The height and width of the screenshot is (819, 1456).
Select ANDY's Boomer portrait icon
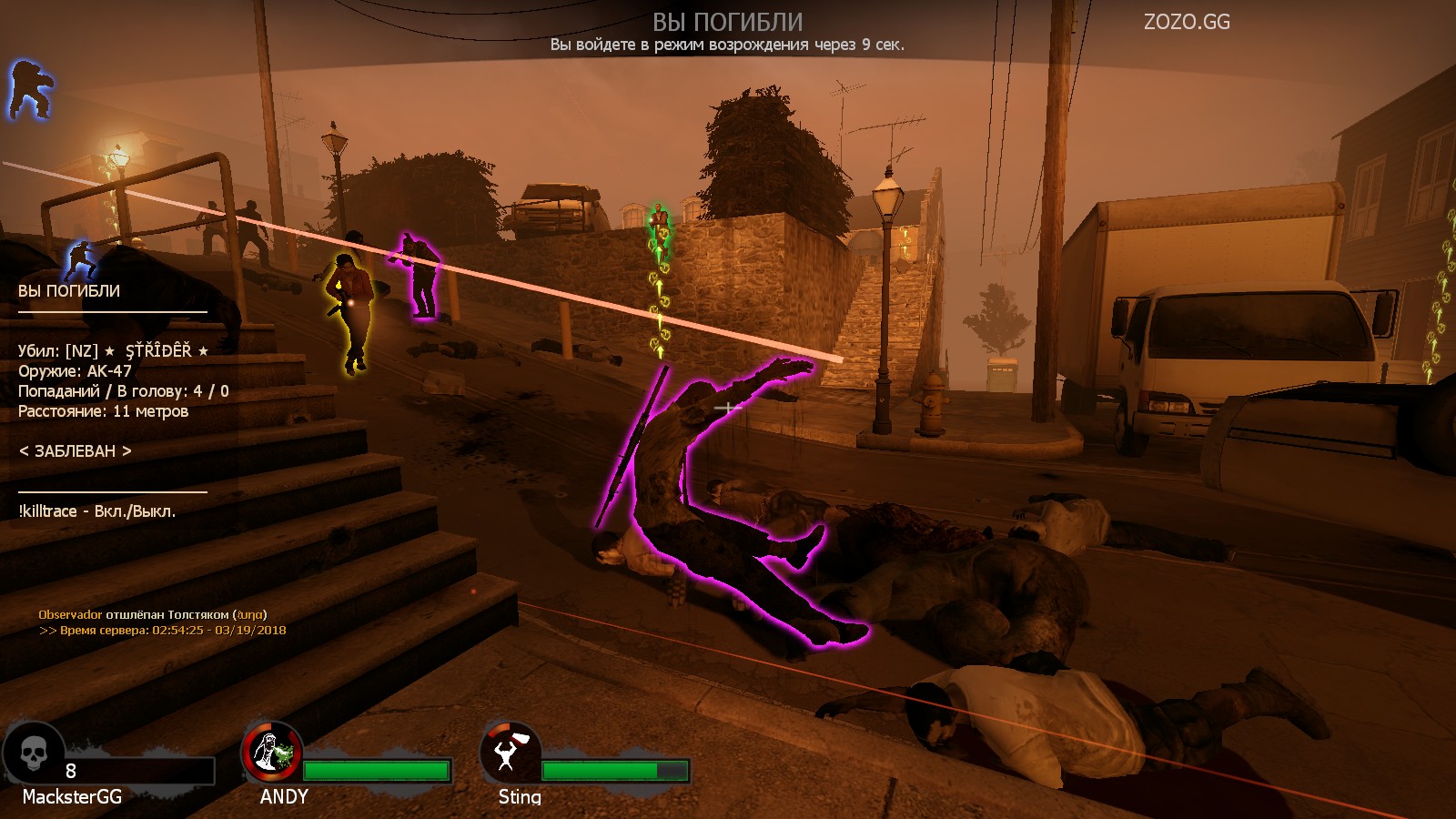coord(271,752)
